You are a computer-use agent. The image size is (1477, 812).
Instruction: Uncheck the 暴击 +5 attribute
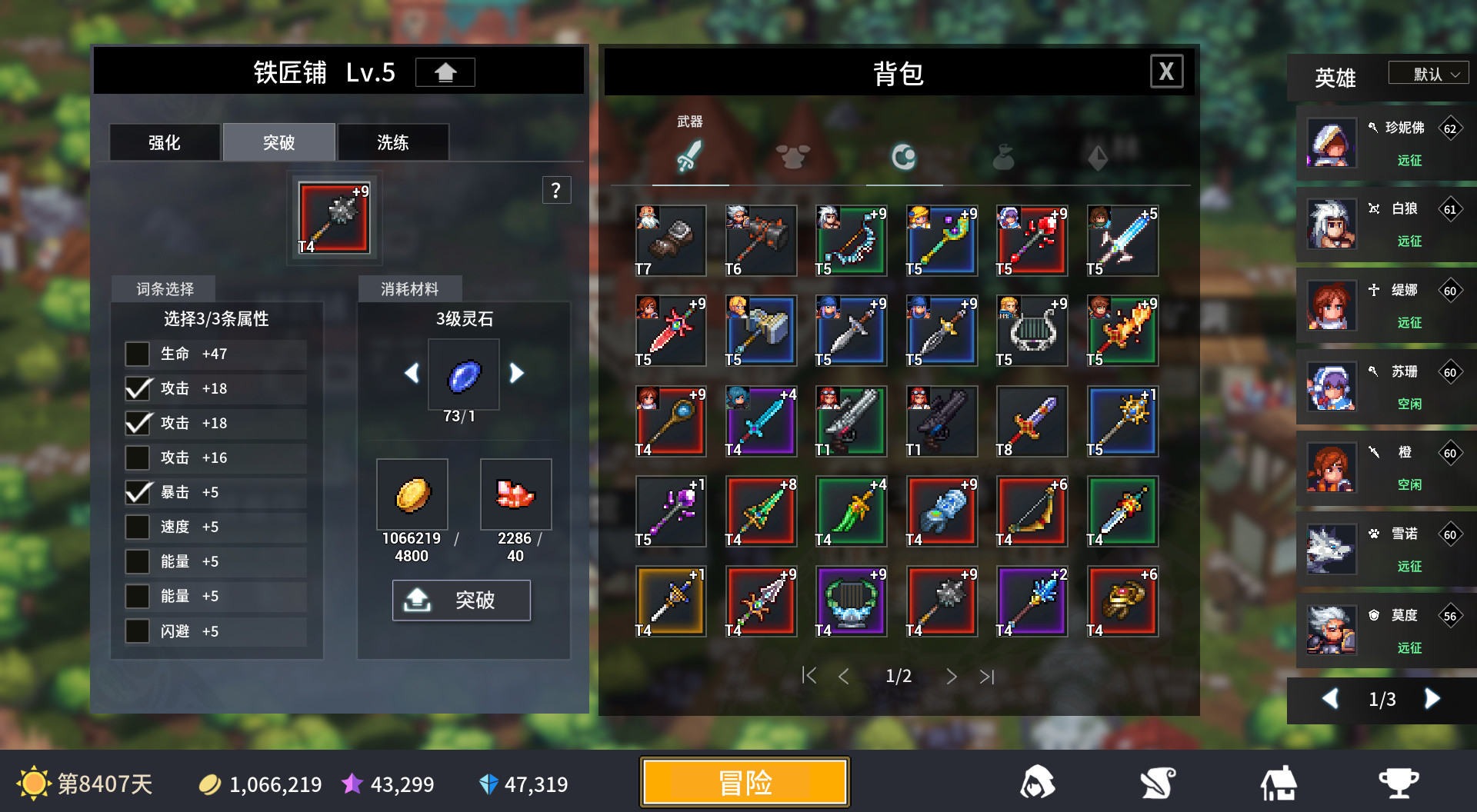coord(138,492)
